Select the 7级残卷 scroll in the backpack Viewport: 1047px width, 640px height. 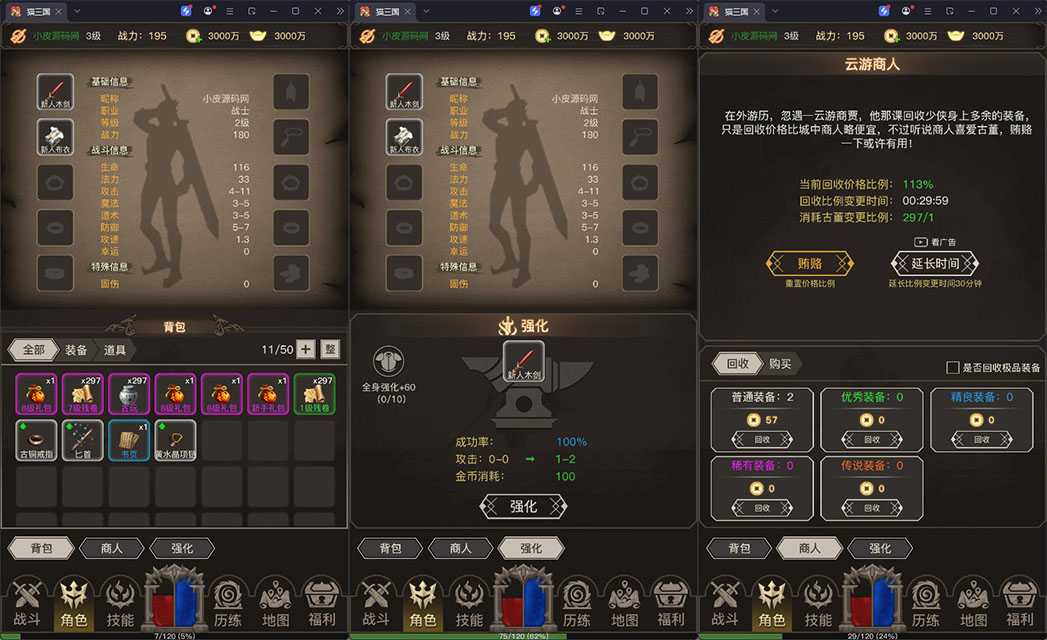pos(83,394)
